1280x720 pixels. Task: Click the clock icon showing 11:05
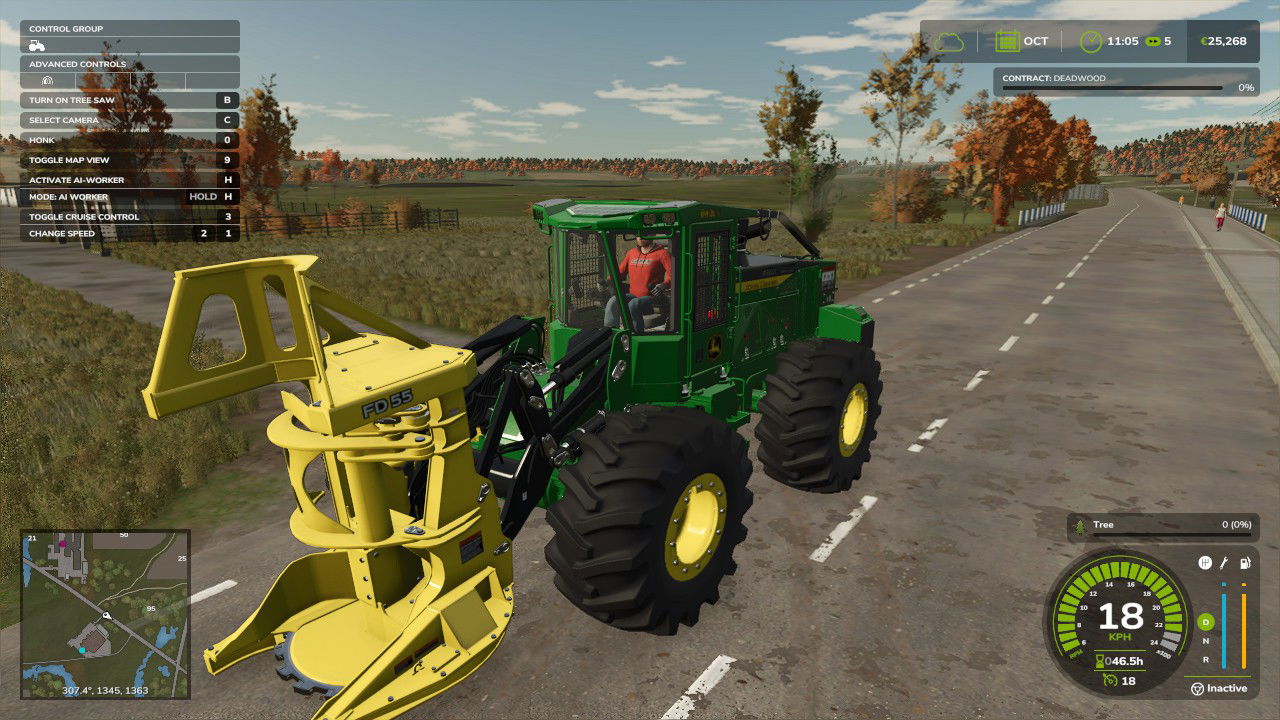pos(1090,41)
